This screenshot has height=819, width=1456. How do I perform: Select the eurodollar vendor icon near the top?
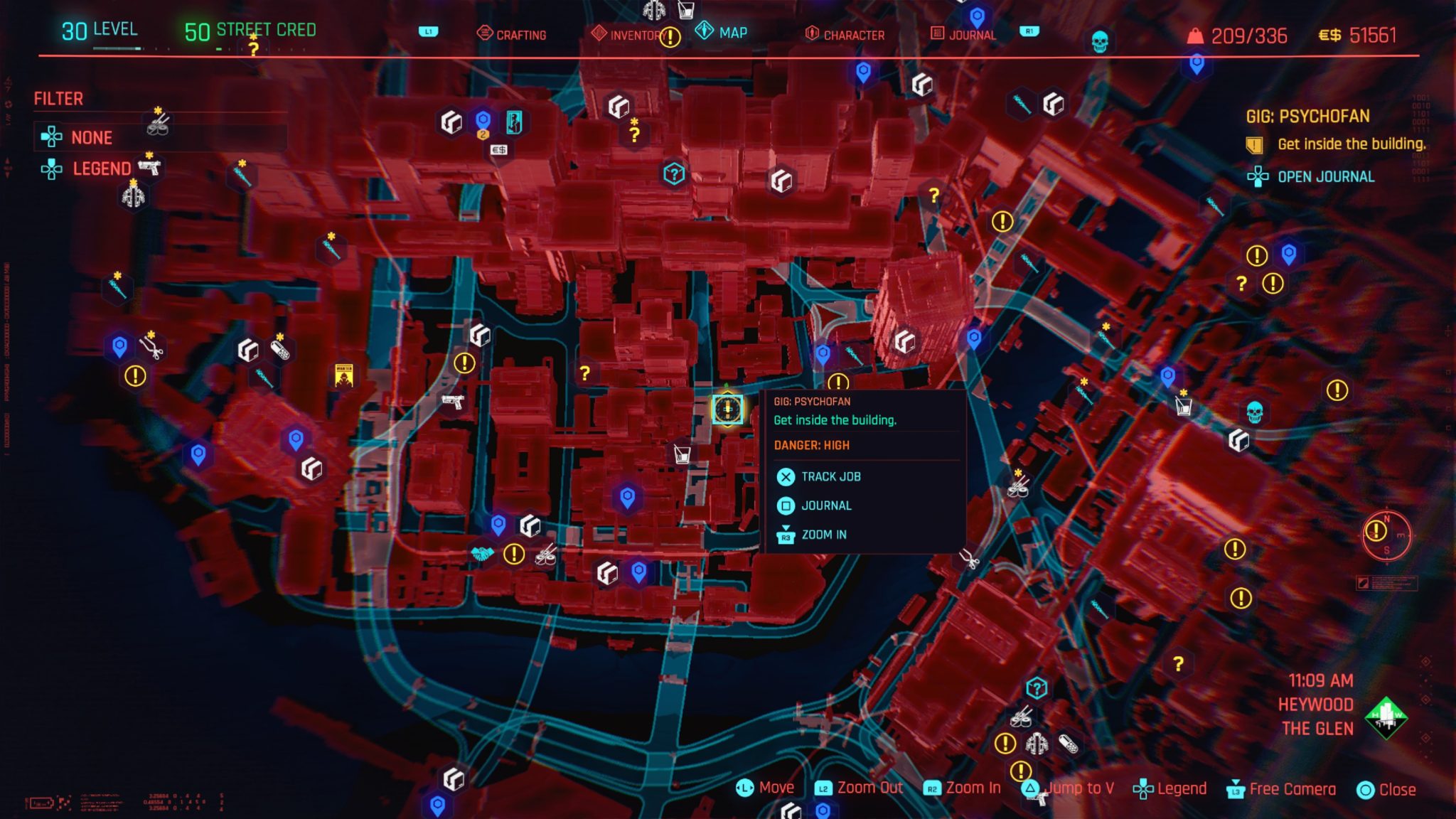click(x=499, y=150)
